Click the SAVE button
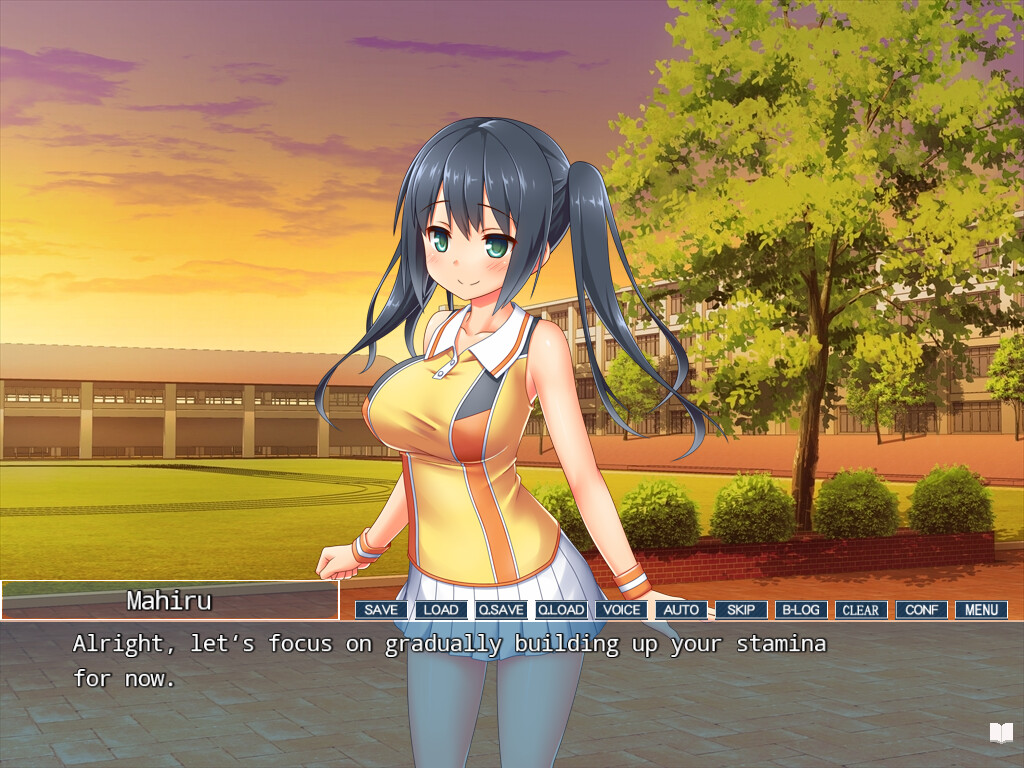 [381, 610]
